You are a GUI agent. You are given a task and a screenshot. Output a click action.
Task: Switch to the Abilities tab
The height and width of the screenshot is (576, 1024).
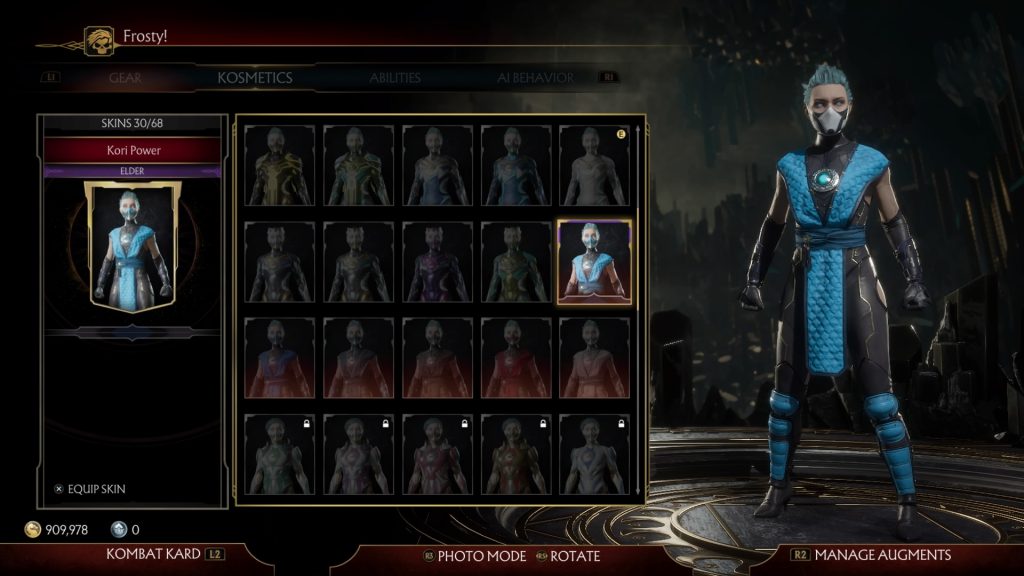[x=395, y=77]
